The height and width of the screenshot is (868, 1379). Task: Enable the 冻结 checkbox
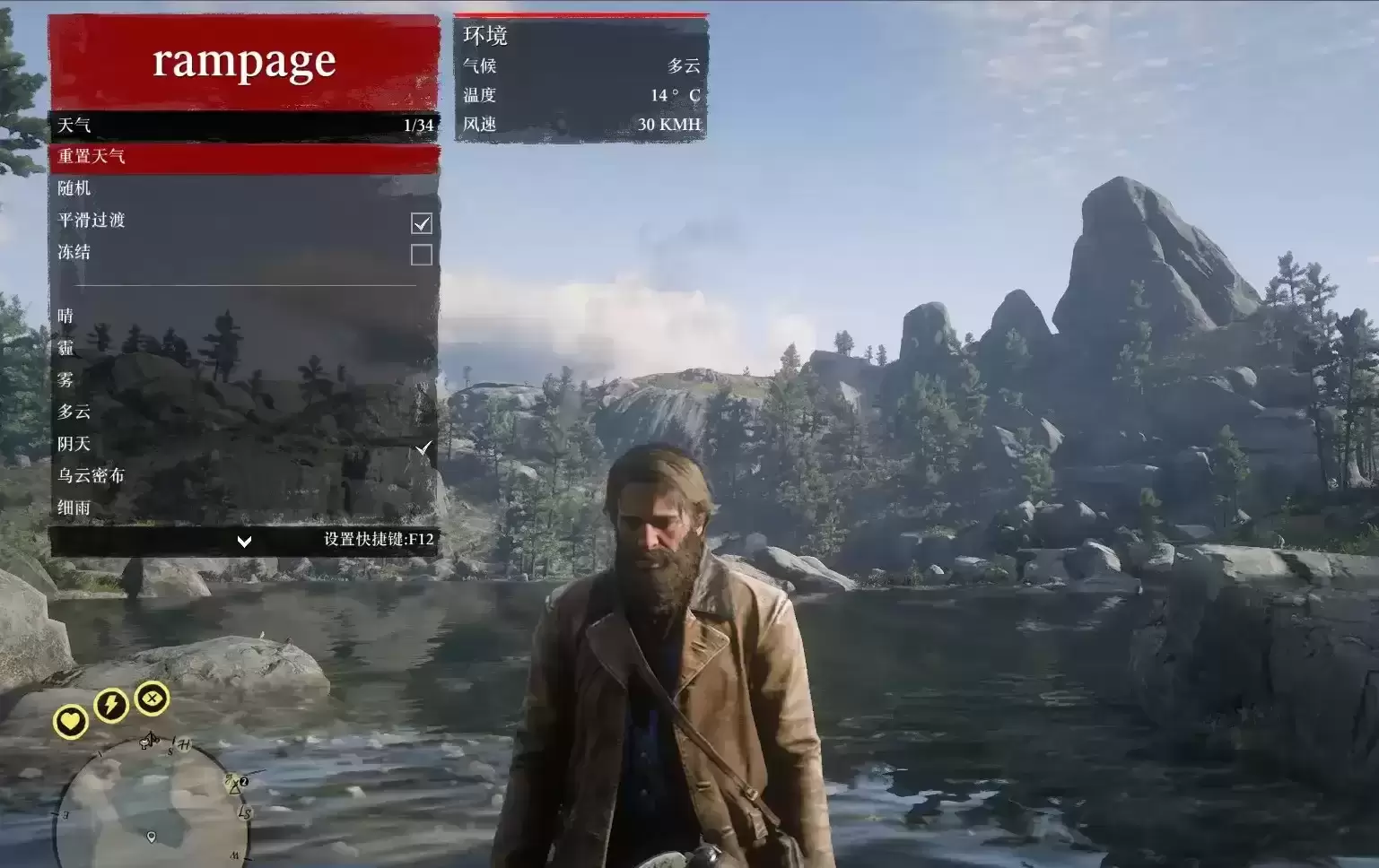coord(421,255)
